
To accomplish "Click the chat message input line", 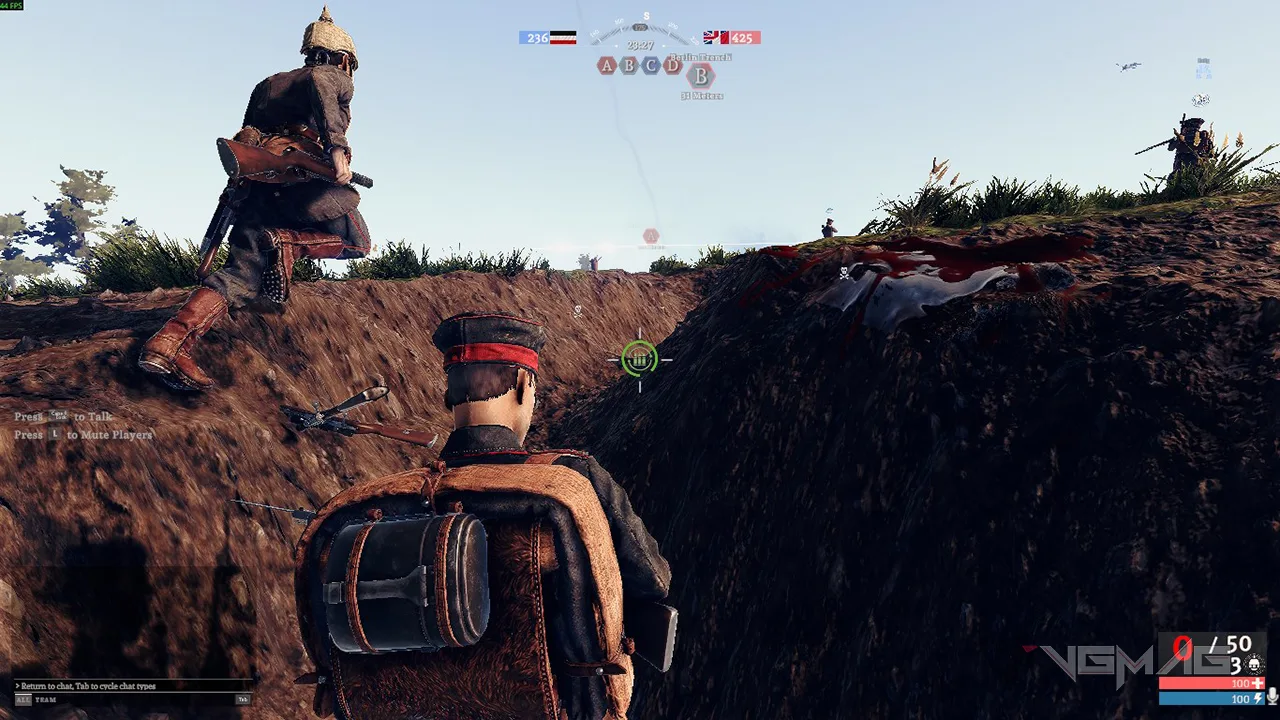I will [x=120, y=686].
